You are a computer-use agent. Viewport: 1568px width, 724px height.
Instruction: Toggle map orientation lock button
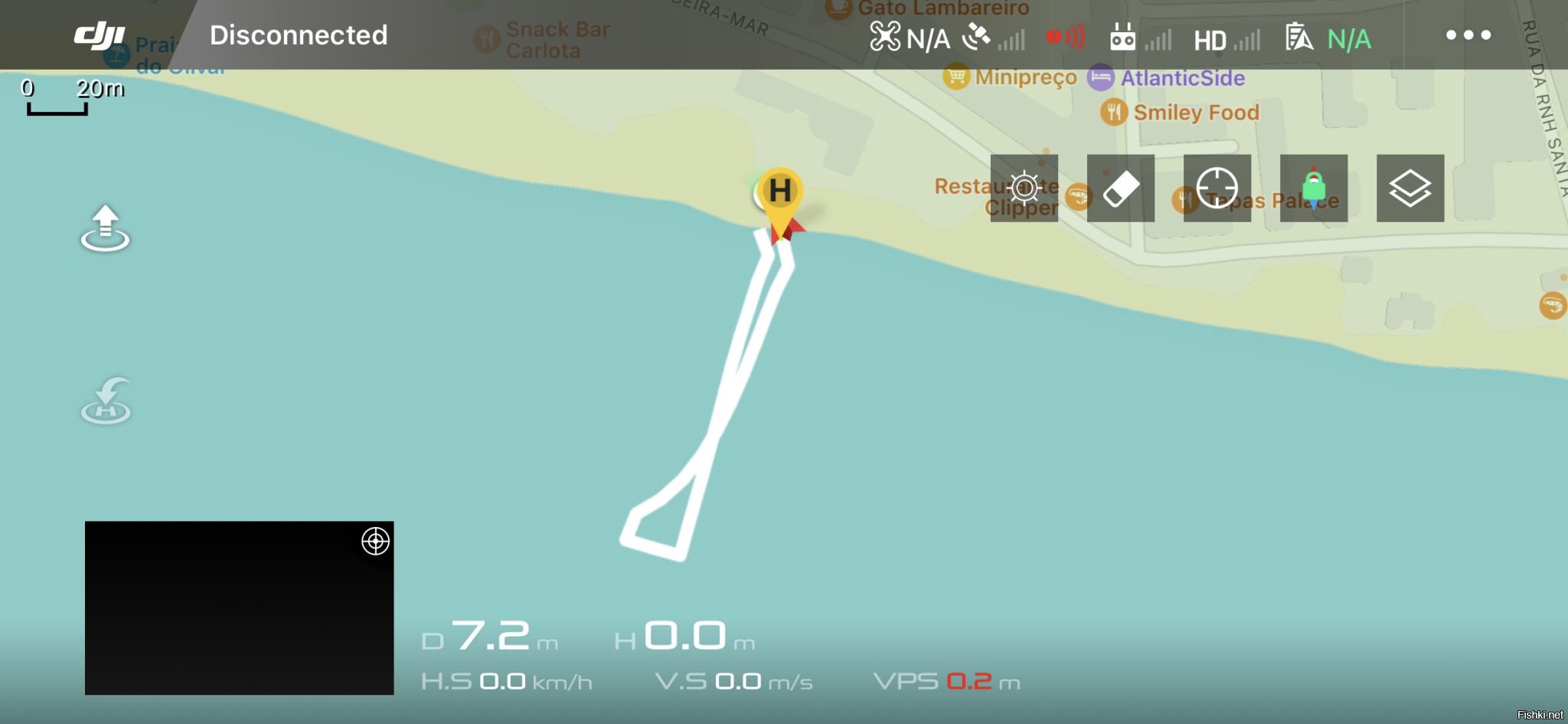pyautogui.click(x=1314, y=188)
